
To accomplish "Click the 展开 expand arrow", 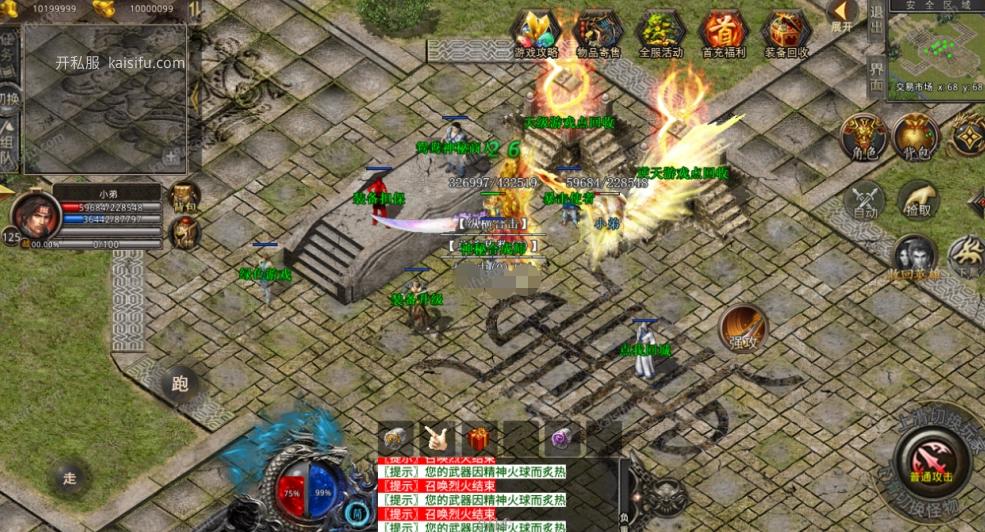I will point(842,16).
